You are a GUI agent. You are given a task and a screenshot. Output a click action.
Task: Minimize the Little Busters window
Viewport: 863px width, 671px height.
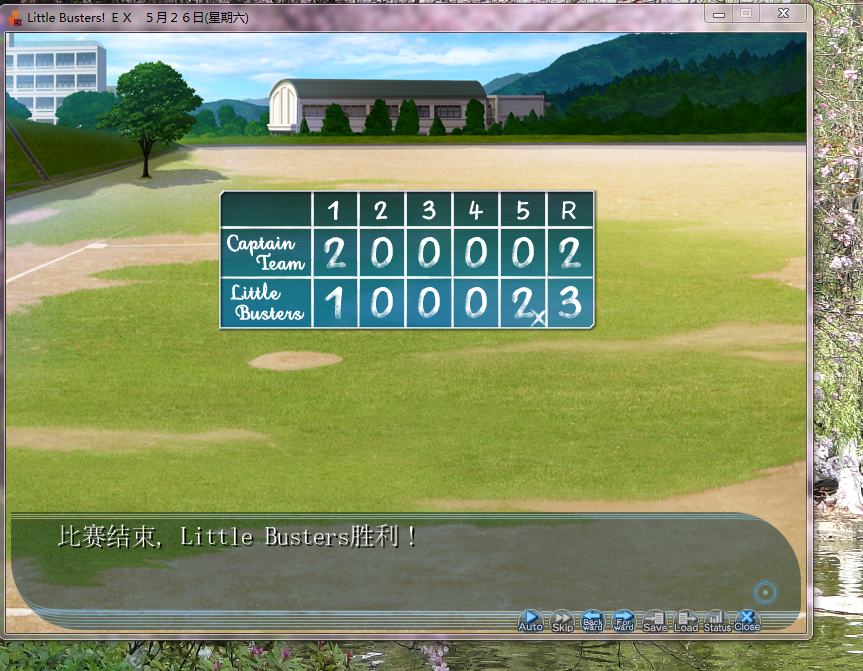pos(718,14)
